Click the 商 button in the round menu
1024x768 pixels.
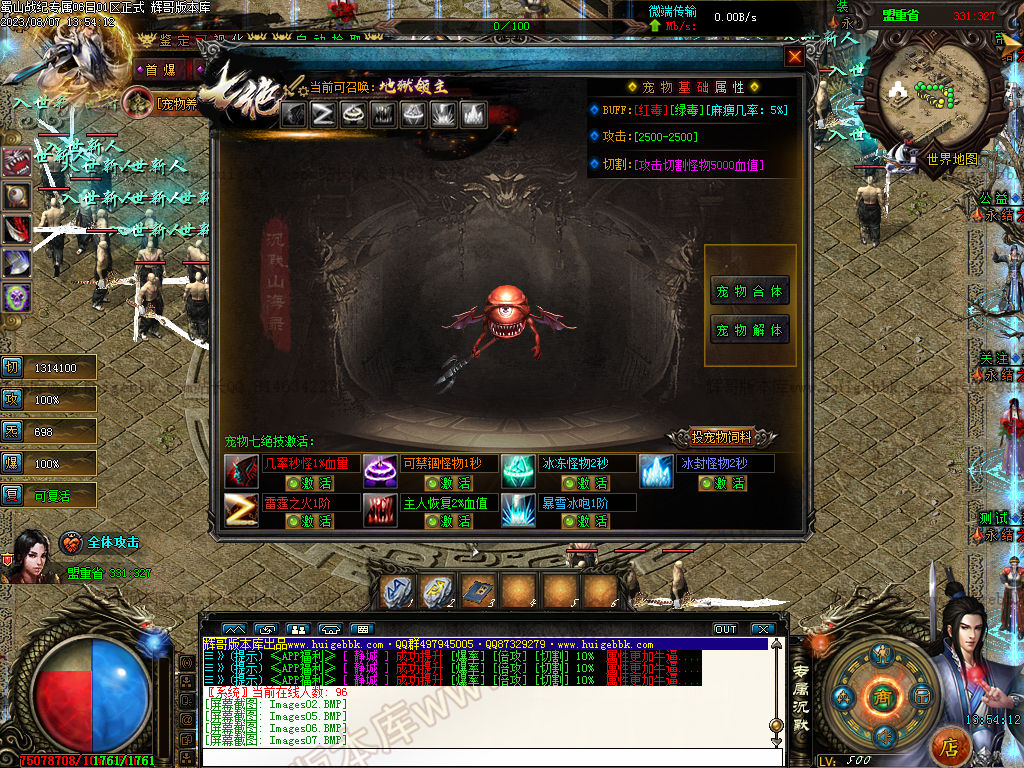point(883,696)
